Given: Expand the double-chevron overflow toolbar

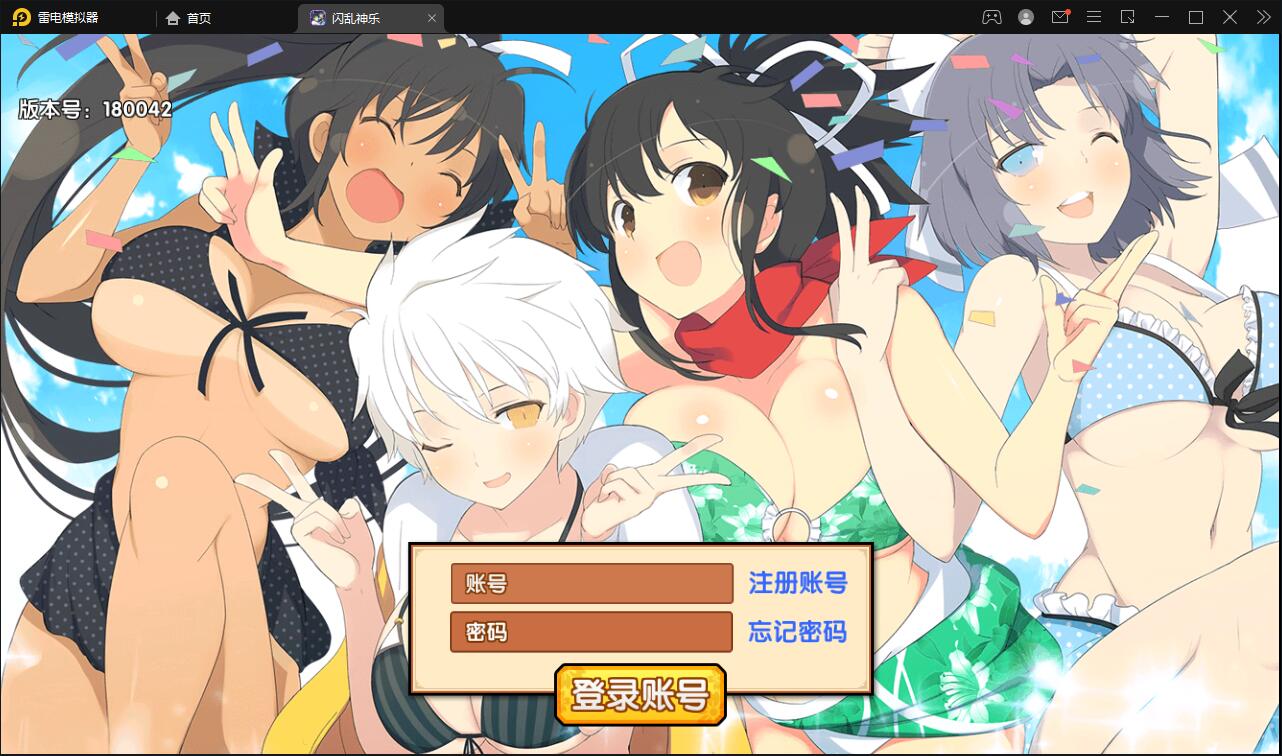Looking at the screenshot, I should click(x=1262, y=17).
